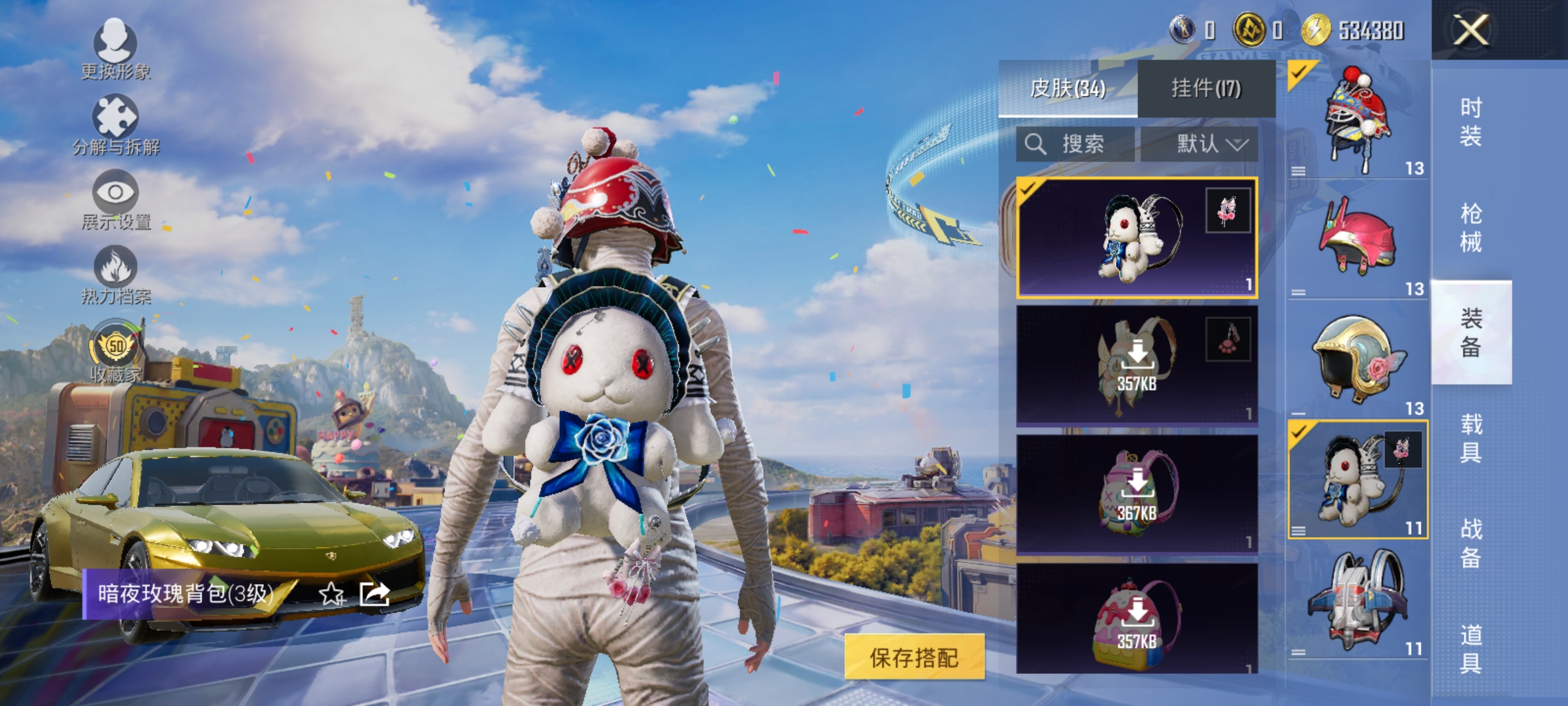Open the 更换形象 avatar icon
The image size is (1568, 706).
pyautogui.click(x=114, y=44)
